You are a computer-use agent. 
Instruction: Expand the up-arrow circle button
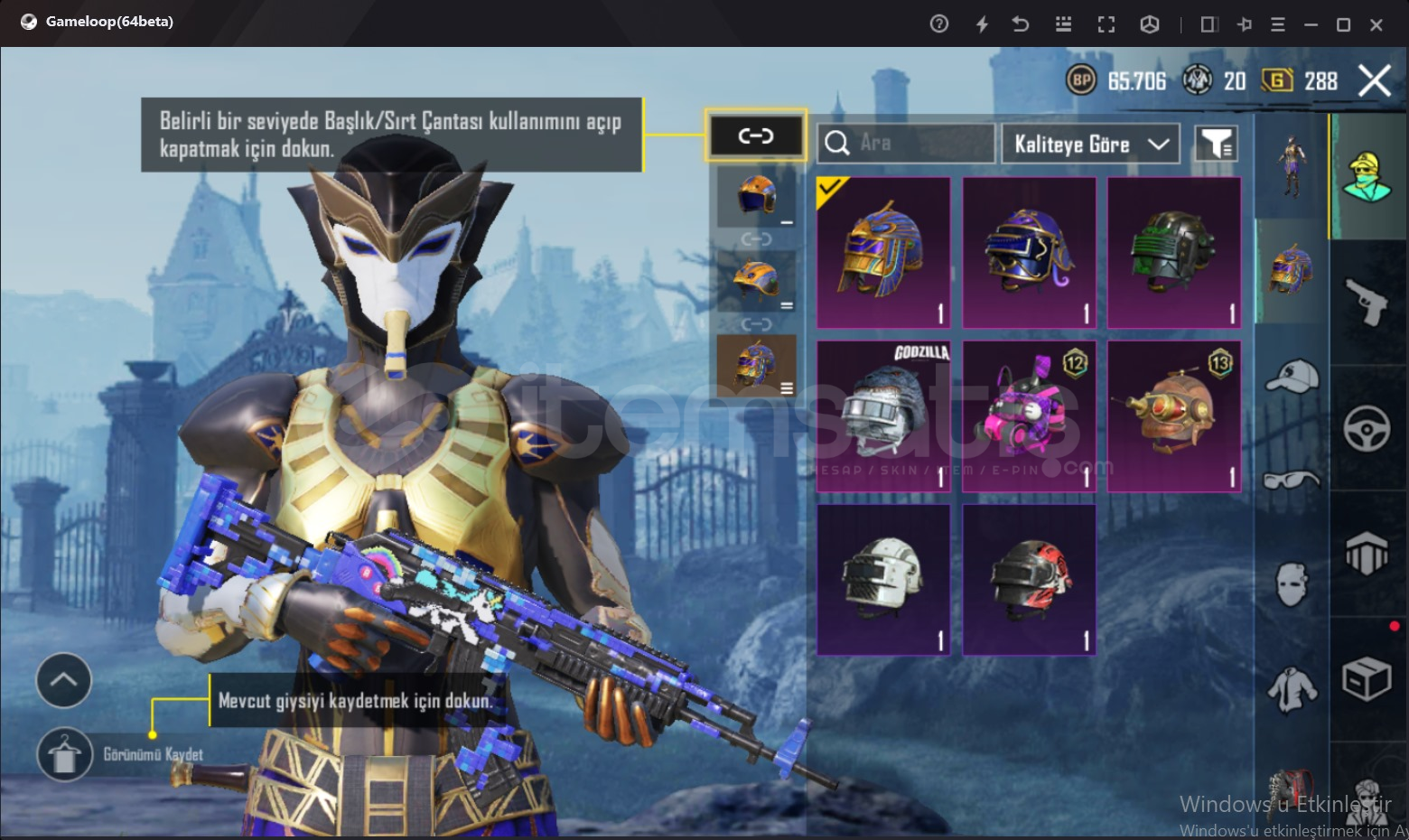coord(63,680)
